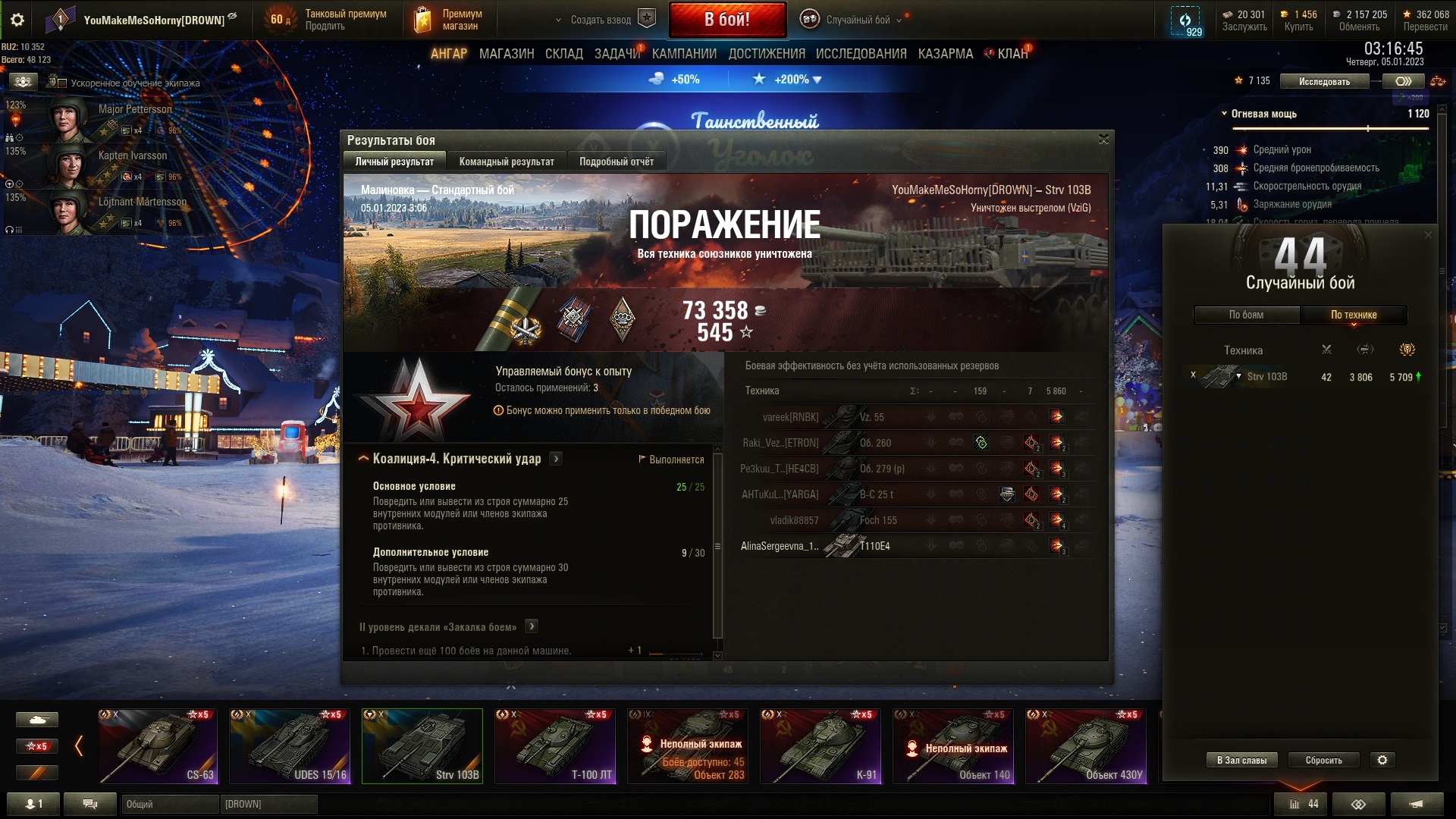The image size is (1456, 819).
Task: Start battle with the «В бой!» button
Action: [x=726, y=20]
